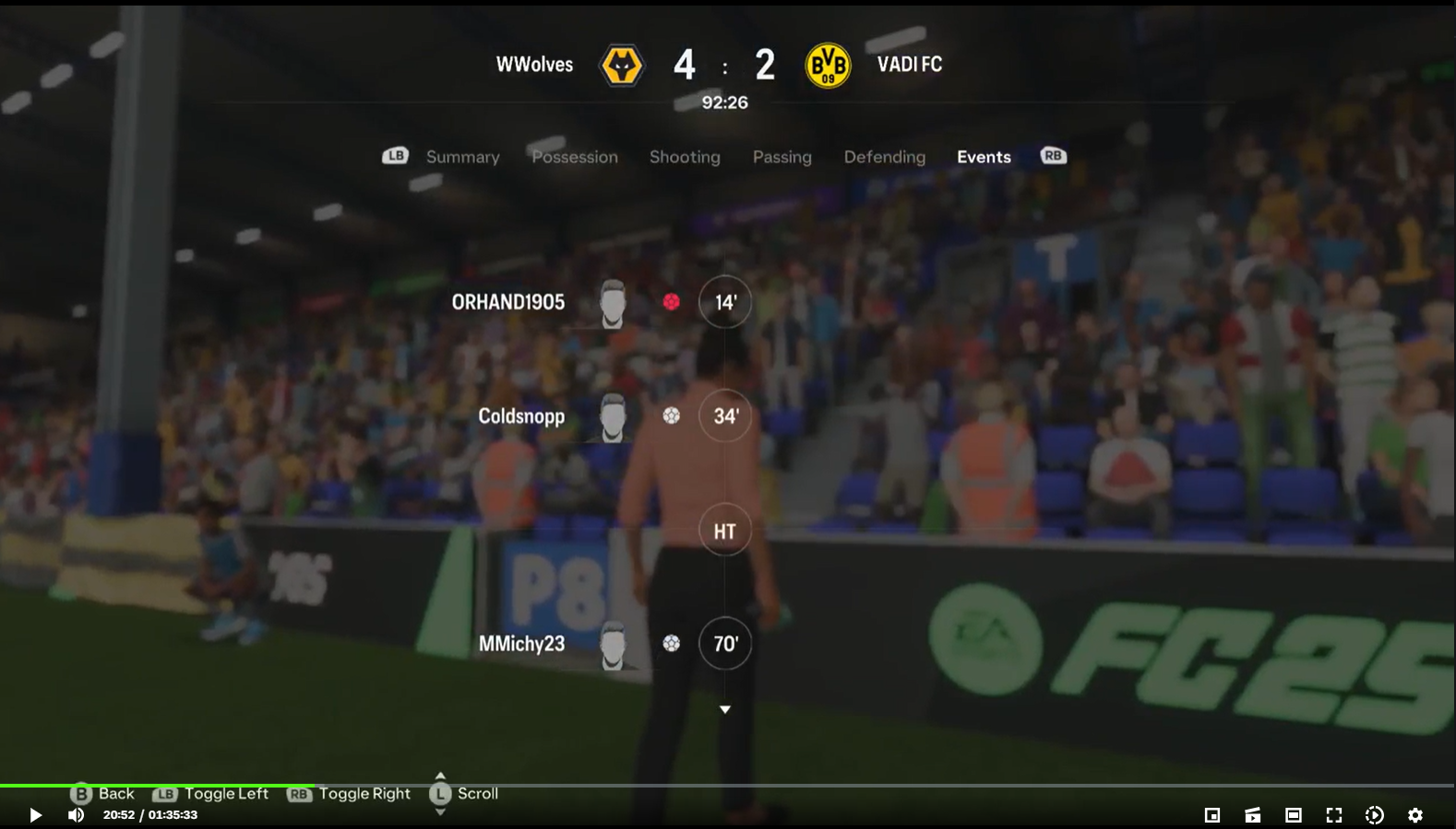
Task: Enter fullscreen mode in the video player
Action: pos(1334,815)
